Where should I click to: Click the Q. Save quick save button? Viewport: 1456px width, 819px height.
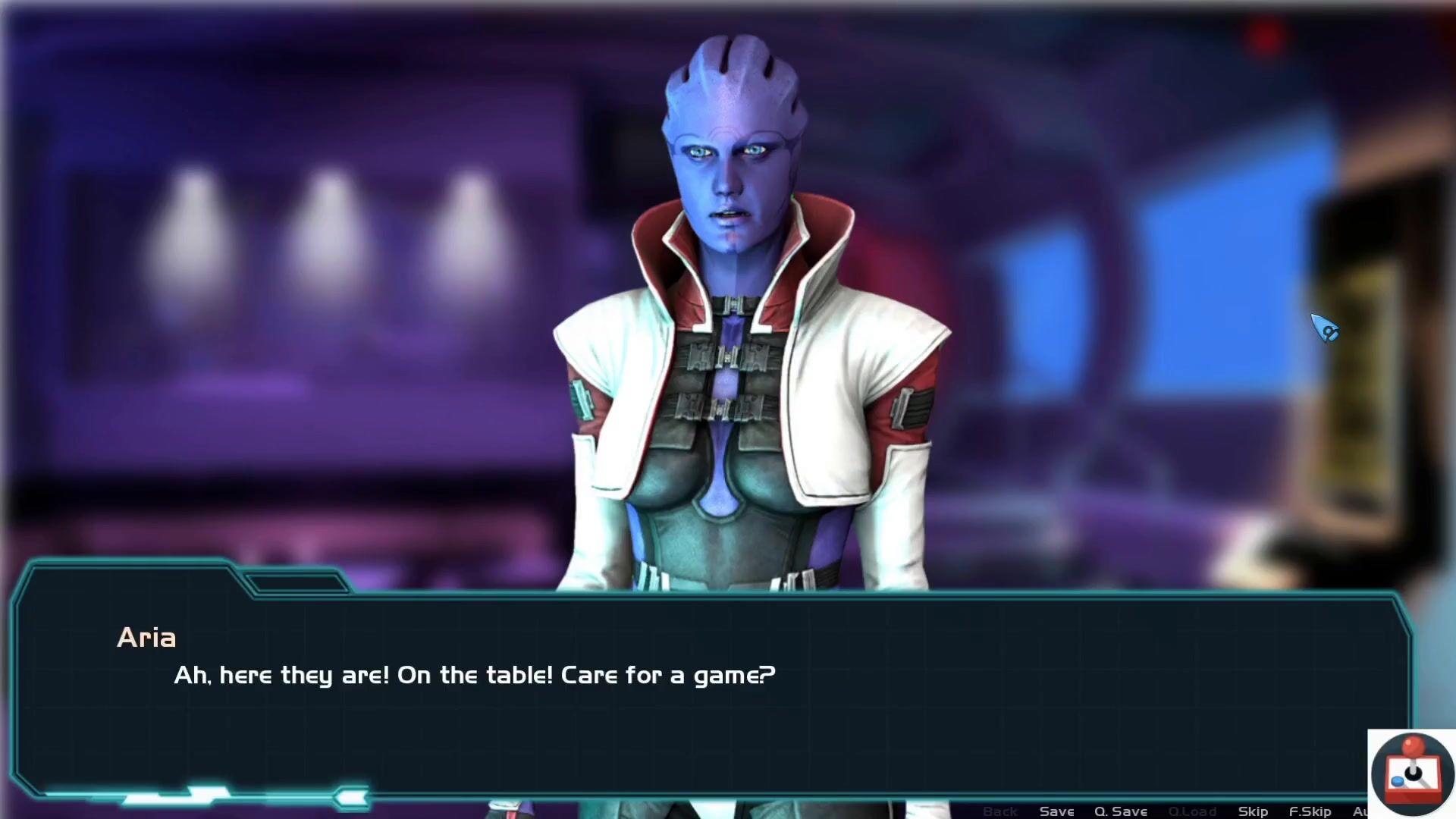pos(1120,811)
